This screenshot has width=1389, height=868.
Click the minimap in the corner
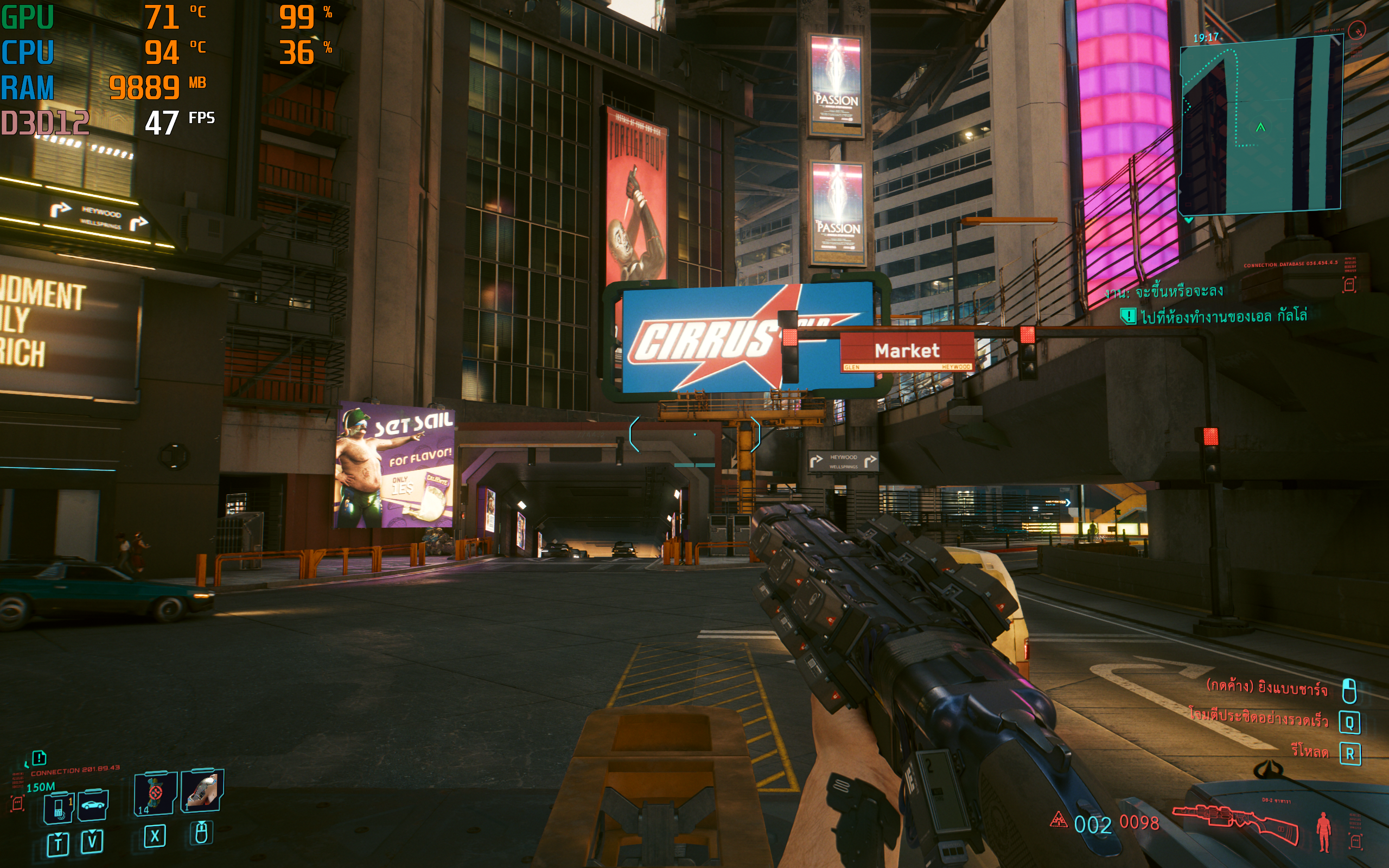(1260, 125)
